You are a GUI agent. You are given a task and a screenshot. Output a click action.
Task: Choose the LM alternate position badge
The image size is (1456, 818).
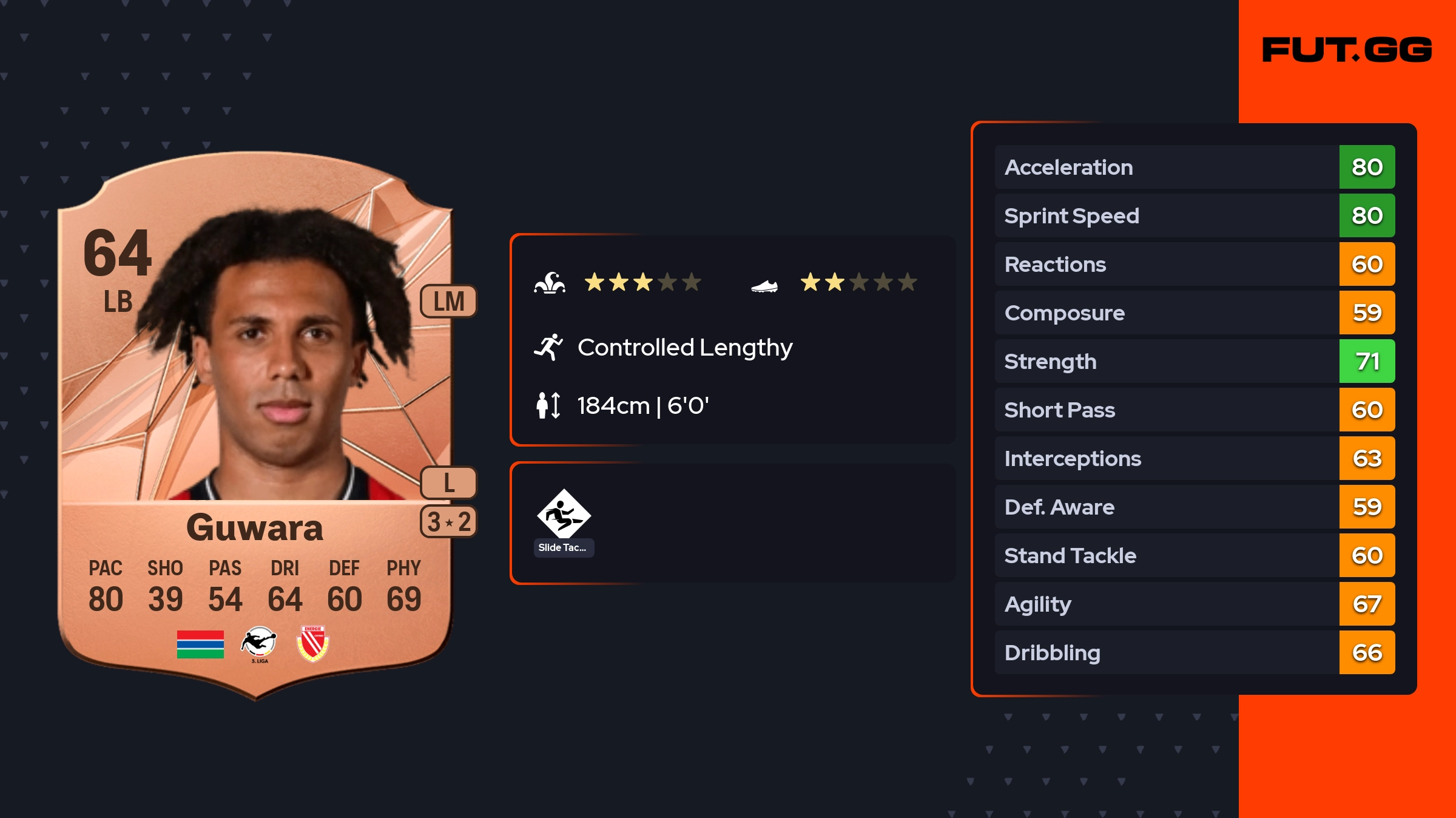[448, 301]
